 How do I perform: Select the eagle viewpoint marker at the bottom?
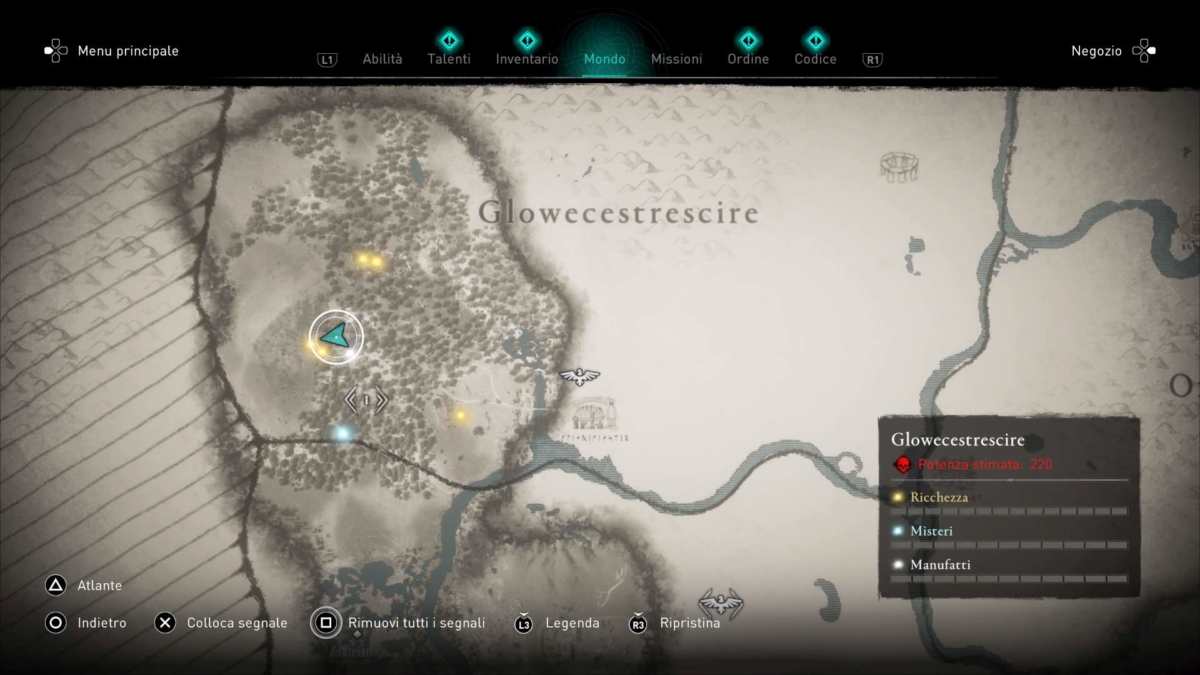[x=720, y=602]
